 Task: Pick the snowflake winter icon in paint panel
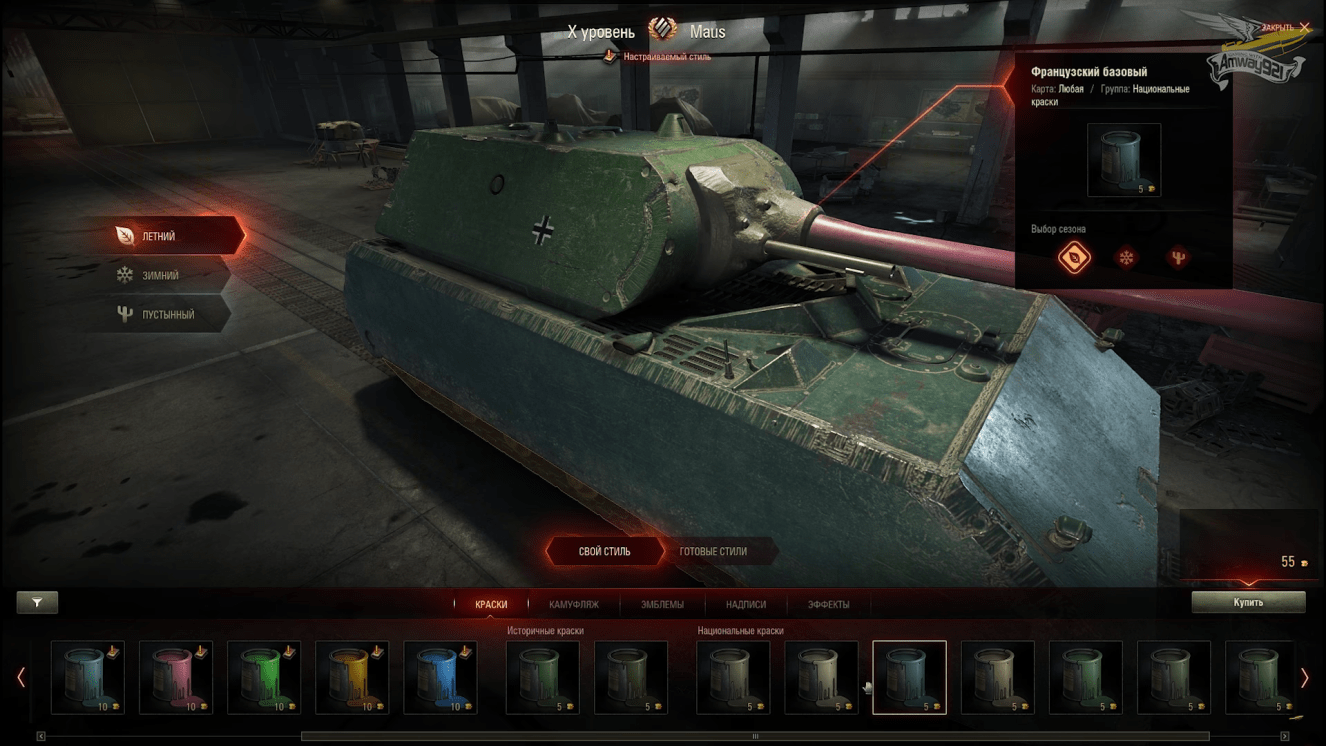coord(1127,258)
